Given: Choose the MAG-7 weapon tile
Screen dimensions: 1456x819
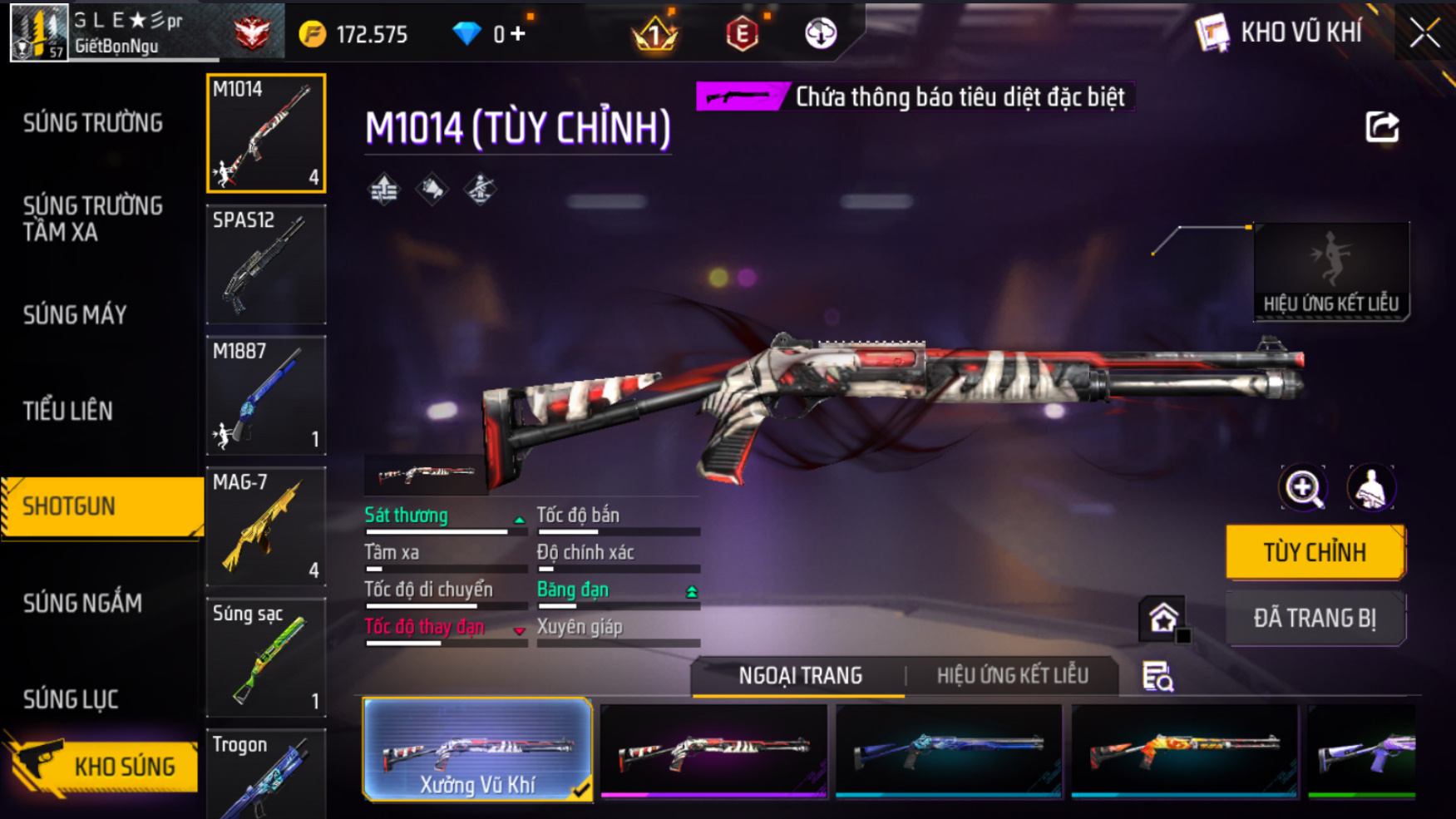Looking at the screenshot, I should (266, 526).
